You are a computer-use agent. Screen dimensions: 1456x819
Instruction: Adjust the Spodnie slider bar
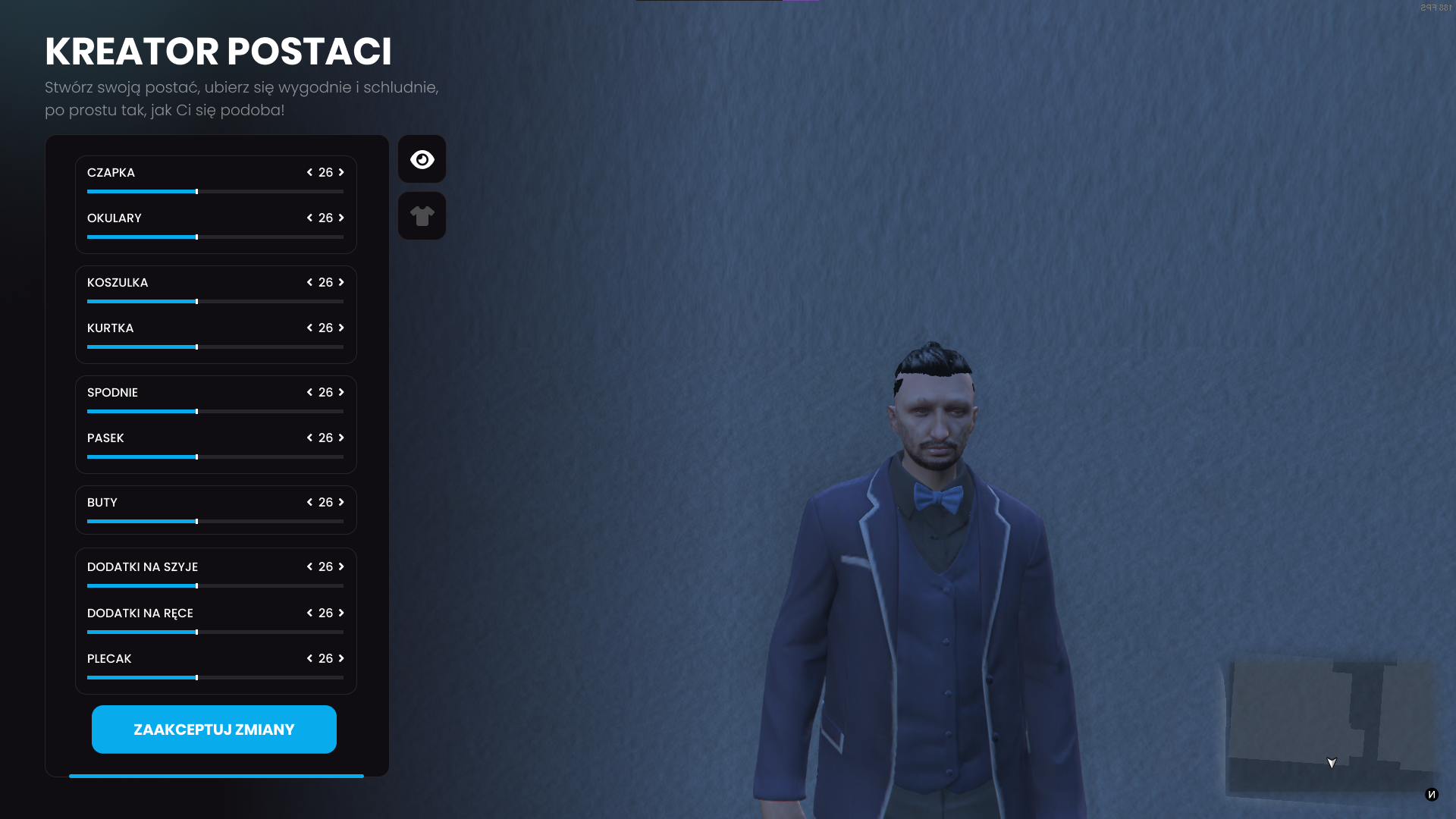pyautogui.click(x=215, y=412)
